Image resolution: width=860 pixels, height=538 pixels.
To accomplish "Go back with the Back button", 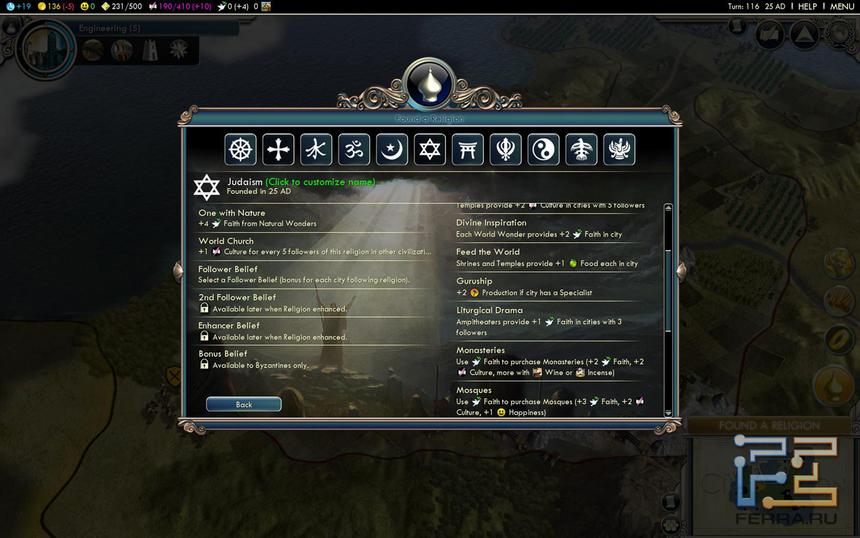I will 243,405.
